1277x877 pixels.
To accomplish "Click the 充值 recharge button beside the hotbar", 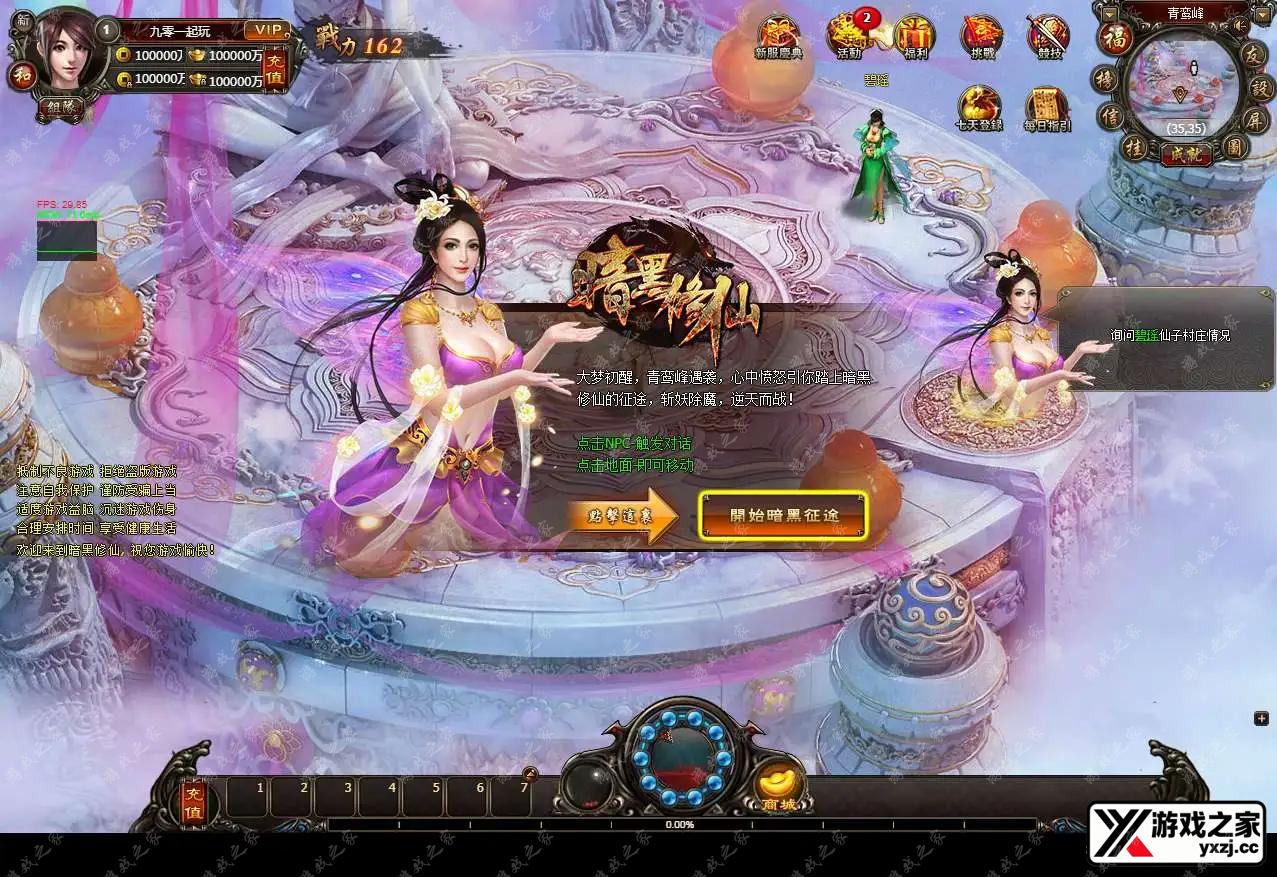I will tap(193, 800).
